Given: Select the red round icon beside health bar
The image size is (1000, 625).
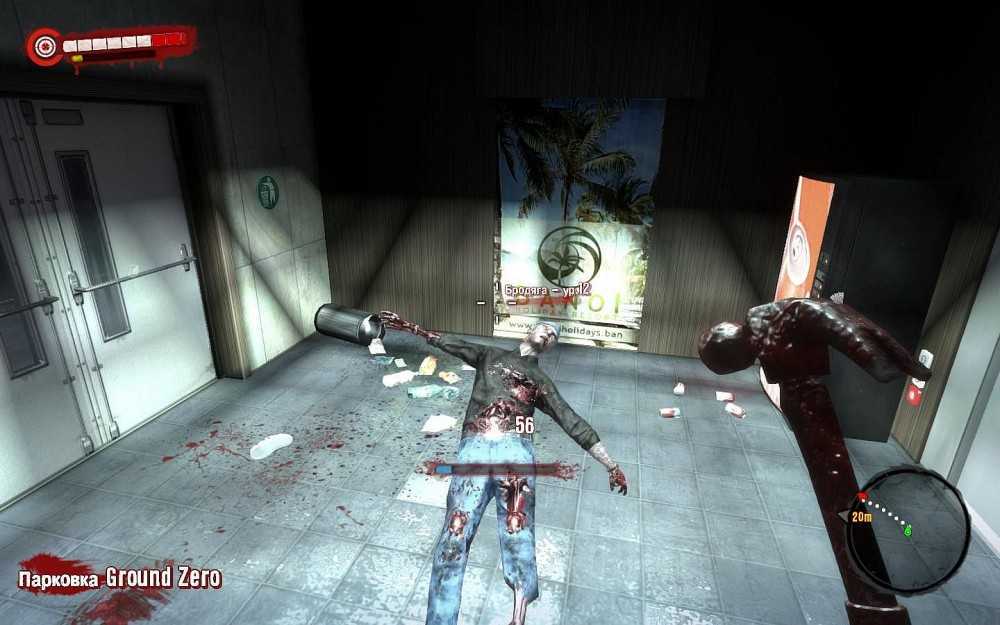Looking at the screenshot, I should pos(44,46).
